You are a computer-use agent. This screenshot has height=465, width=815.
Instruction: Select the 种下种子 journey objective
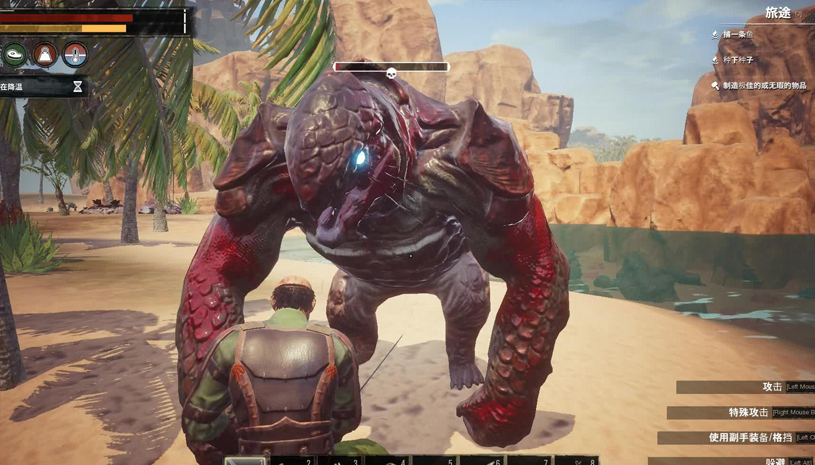tap(739, 60)
